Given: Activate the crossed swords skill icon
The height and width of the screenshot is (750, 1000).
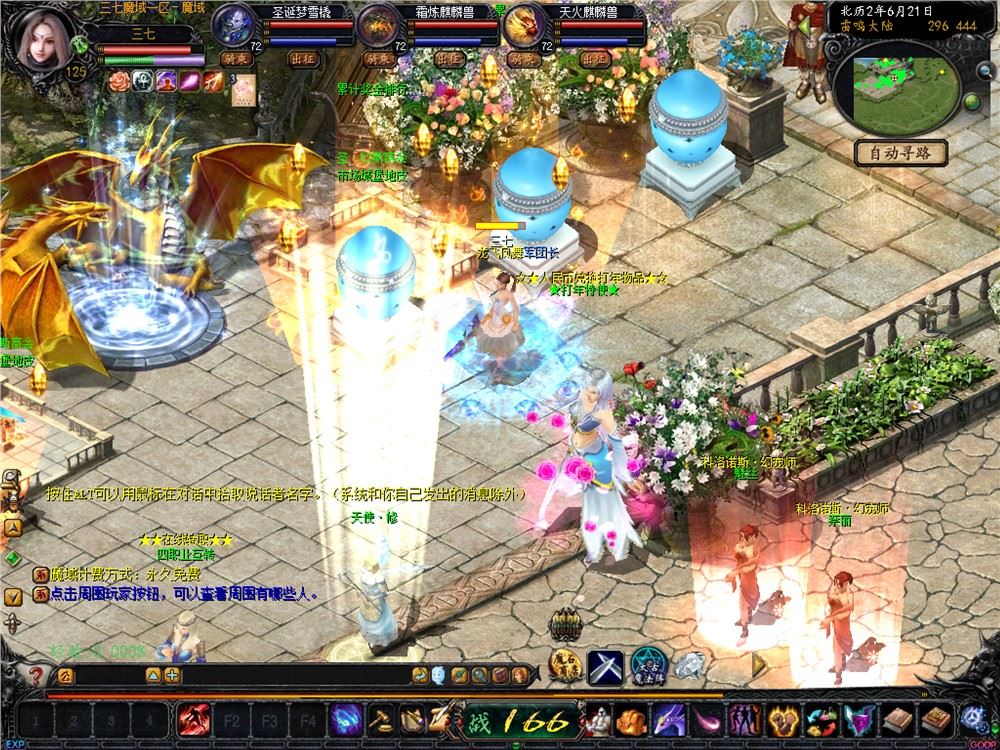Looking at the screenshot, I should [x=604, y=664].
